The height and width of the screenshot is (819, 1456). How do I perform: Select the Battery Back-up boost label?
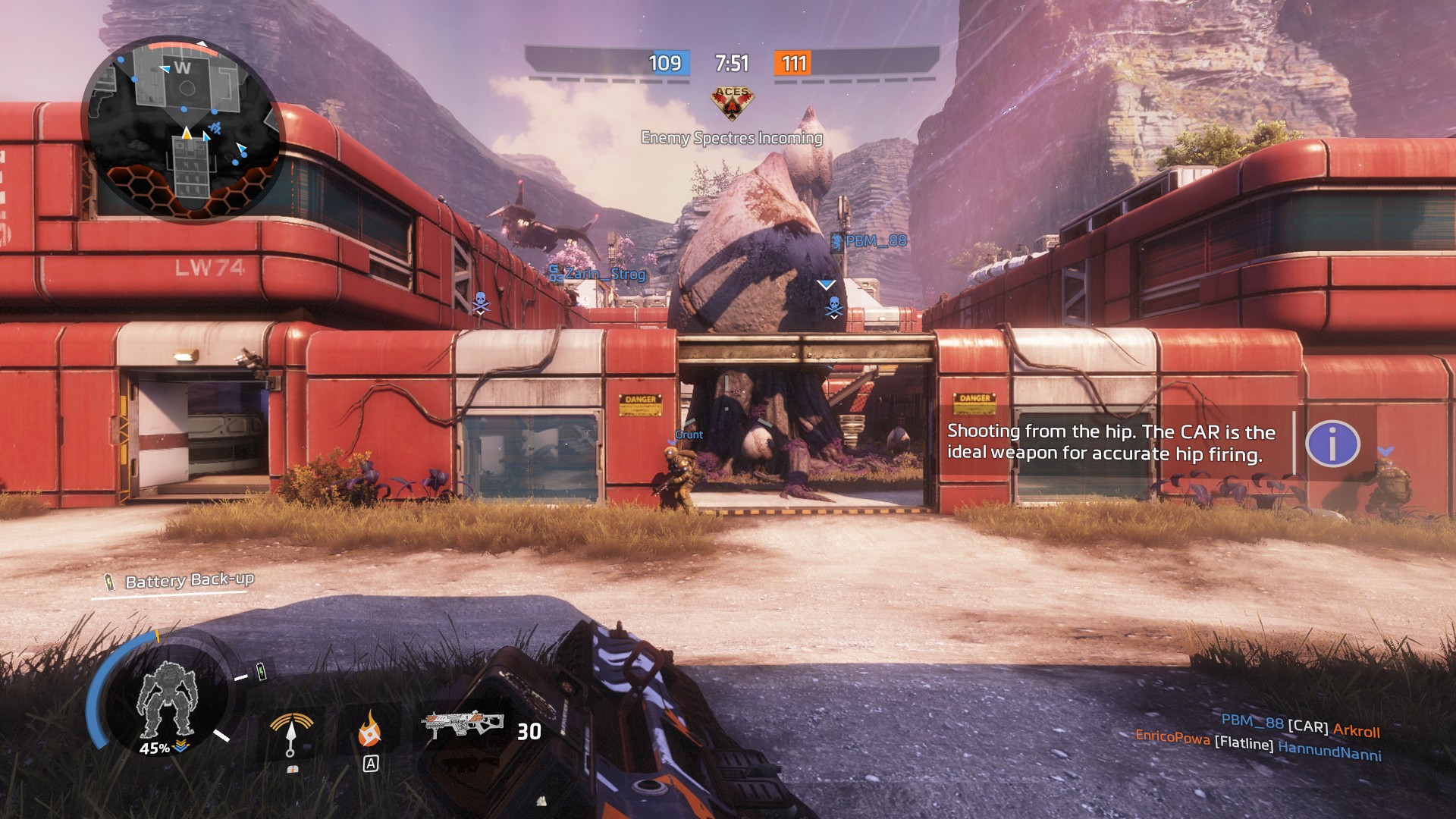(x=189, y=581)
